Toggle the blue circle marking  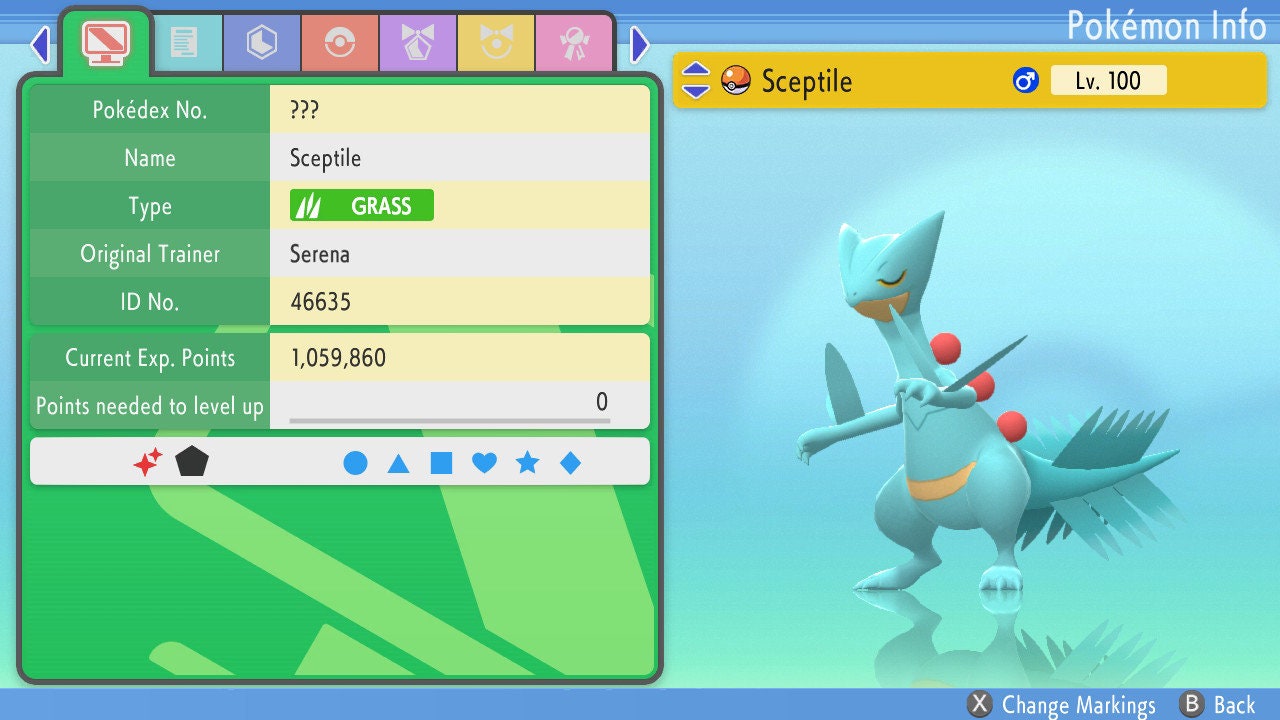pyautogui.click(x=355, y=463)
